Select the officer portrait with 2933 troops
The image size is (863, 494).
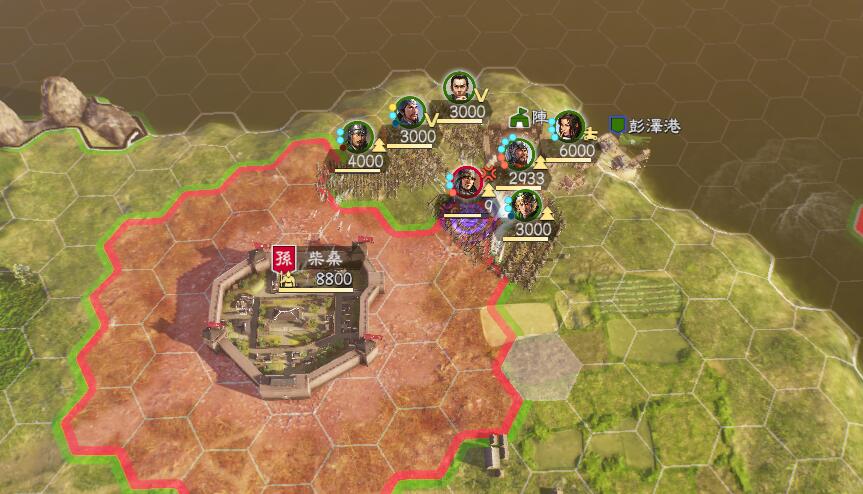pyautogui.click(x=517, y=154)
